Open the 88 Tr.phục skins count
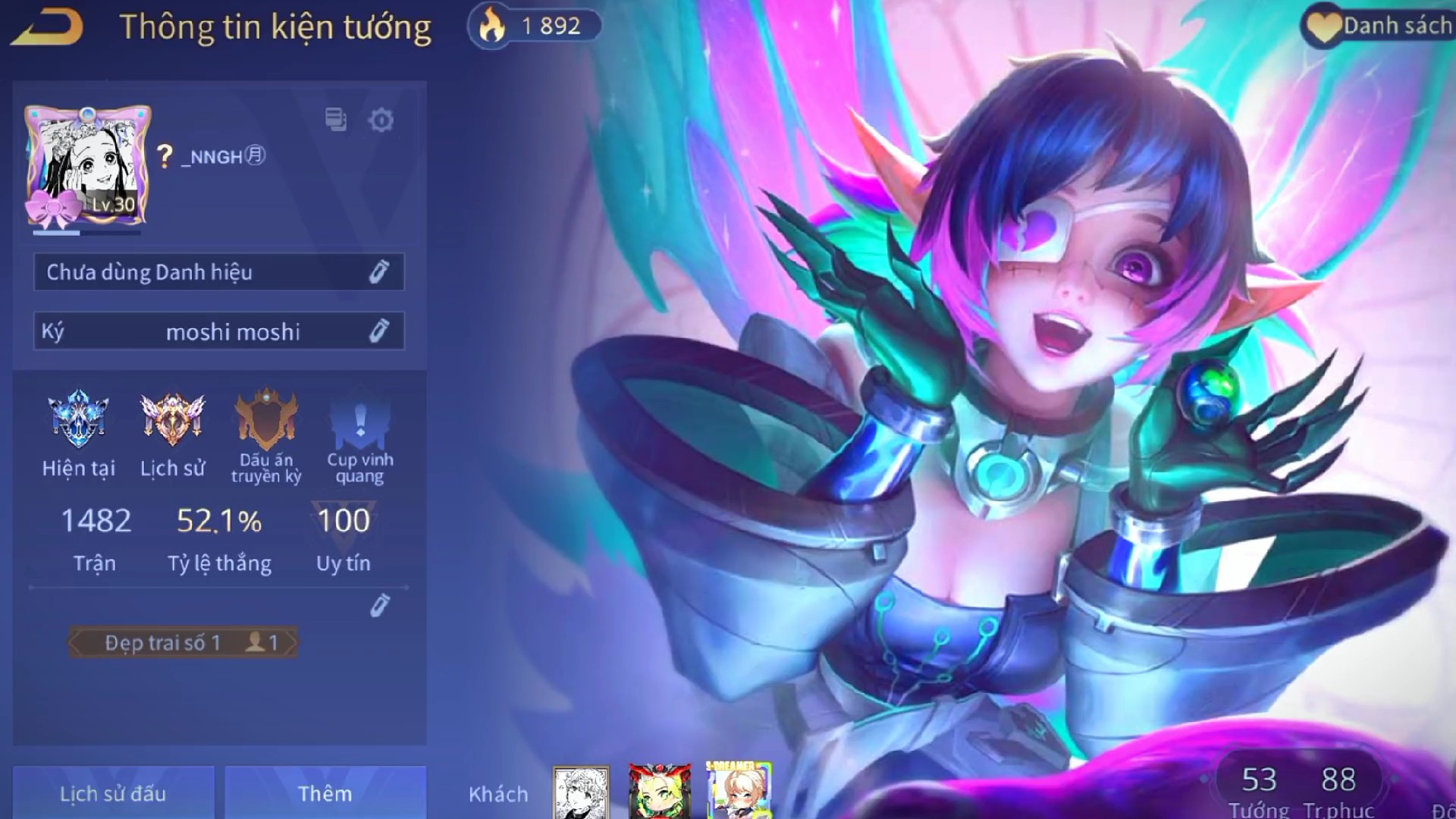1456x819 pixels. click(x=1338, y=790)
